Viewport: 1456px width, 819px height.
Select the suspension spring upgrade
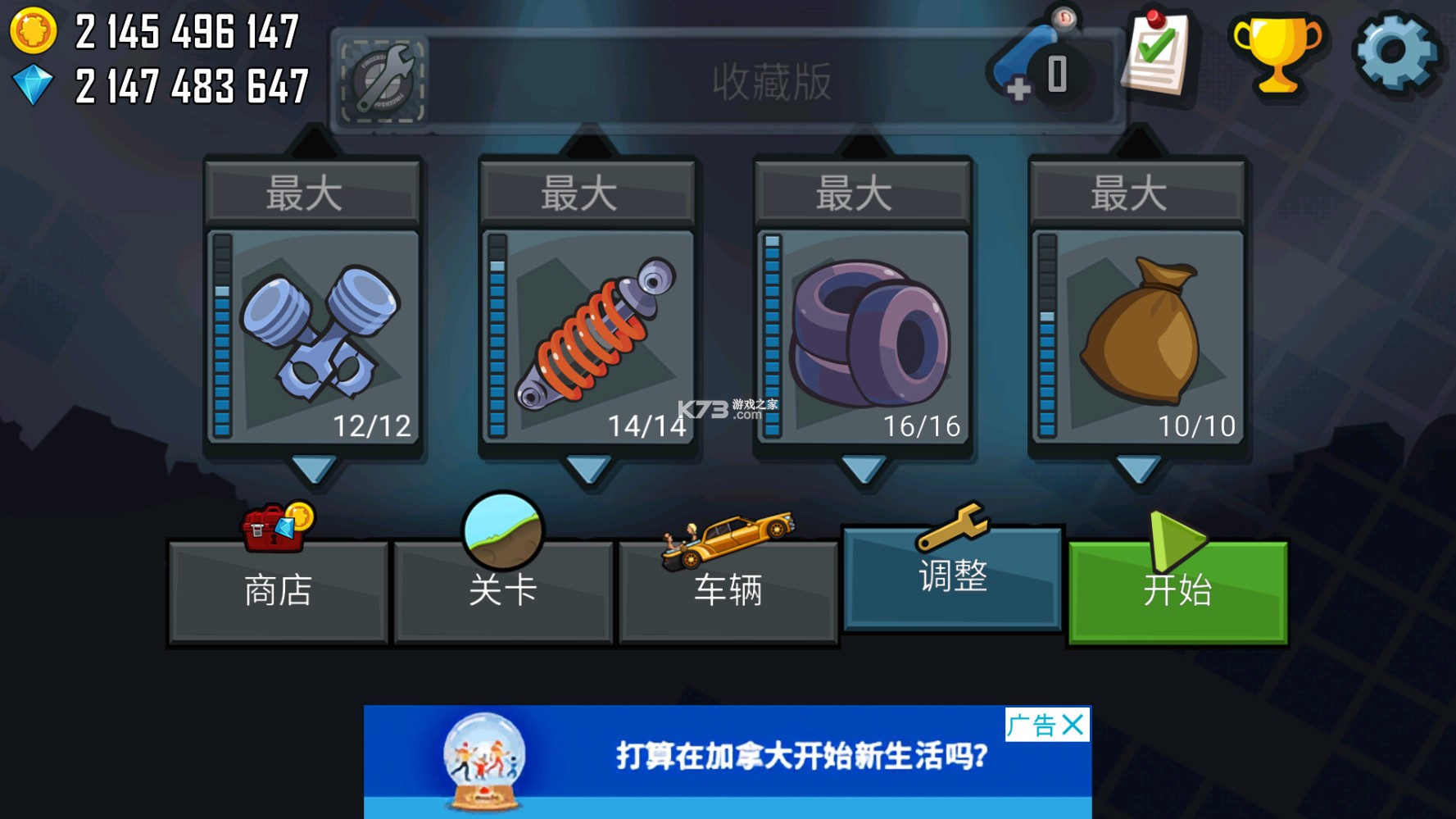pos(587,336)
